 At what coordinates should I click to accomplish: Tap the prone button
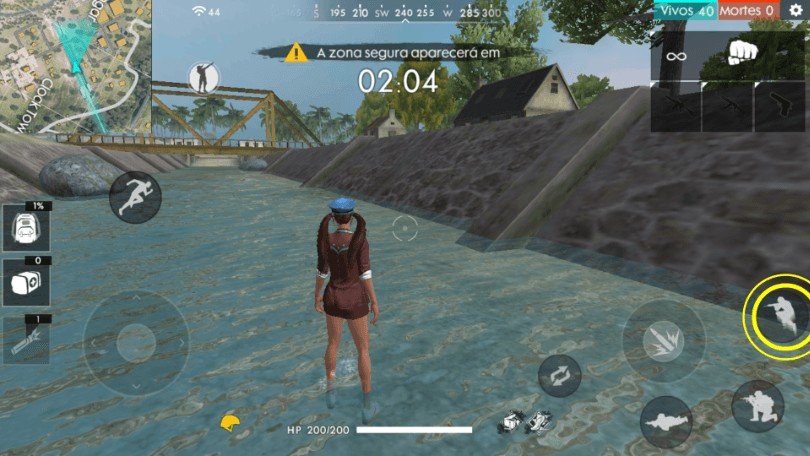(x=666, y=421)
